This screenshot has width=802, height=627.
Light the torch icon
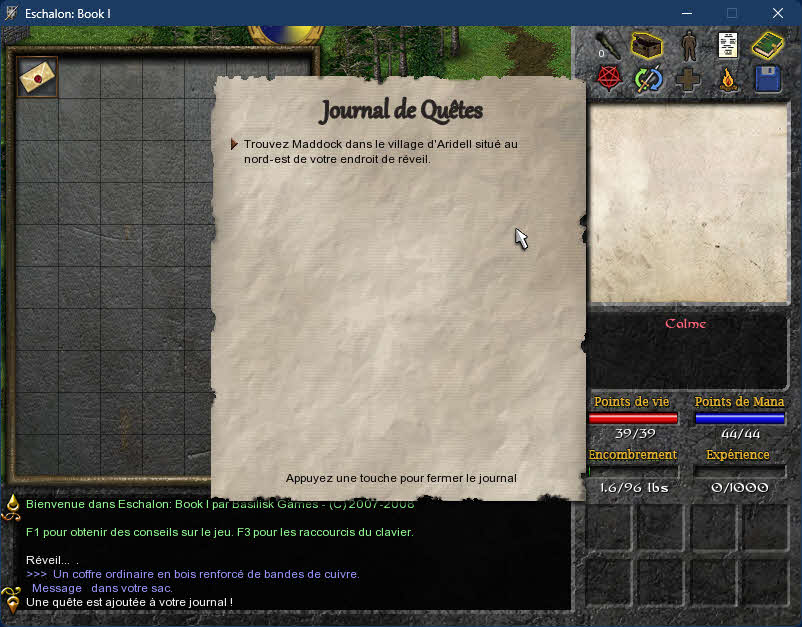(607, 46)
